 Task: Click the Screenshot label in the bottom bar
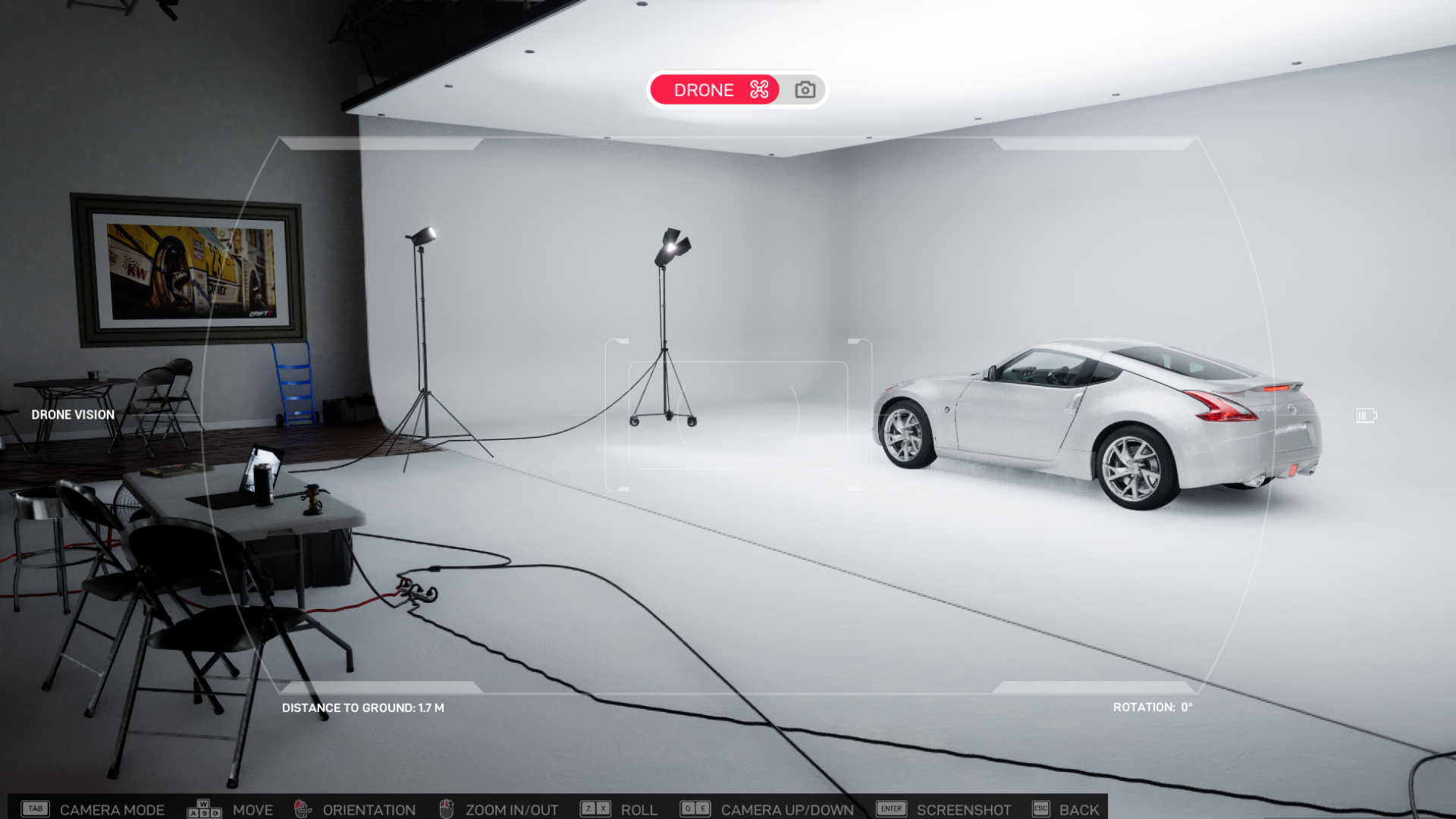pyautogui.click(x=963, y=808)
